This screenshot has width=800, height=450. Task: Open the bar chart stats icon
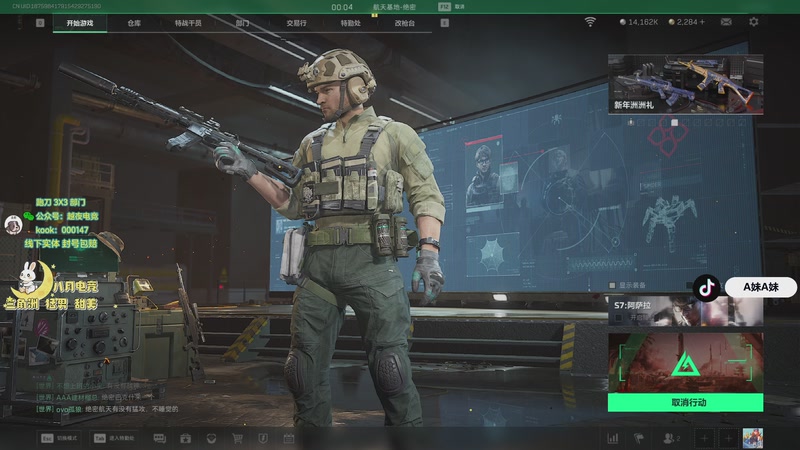pyautogui.click(x=612, y=438)
